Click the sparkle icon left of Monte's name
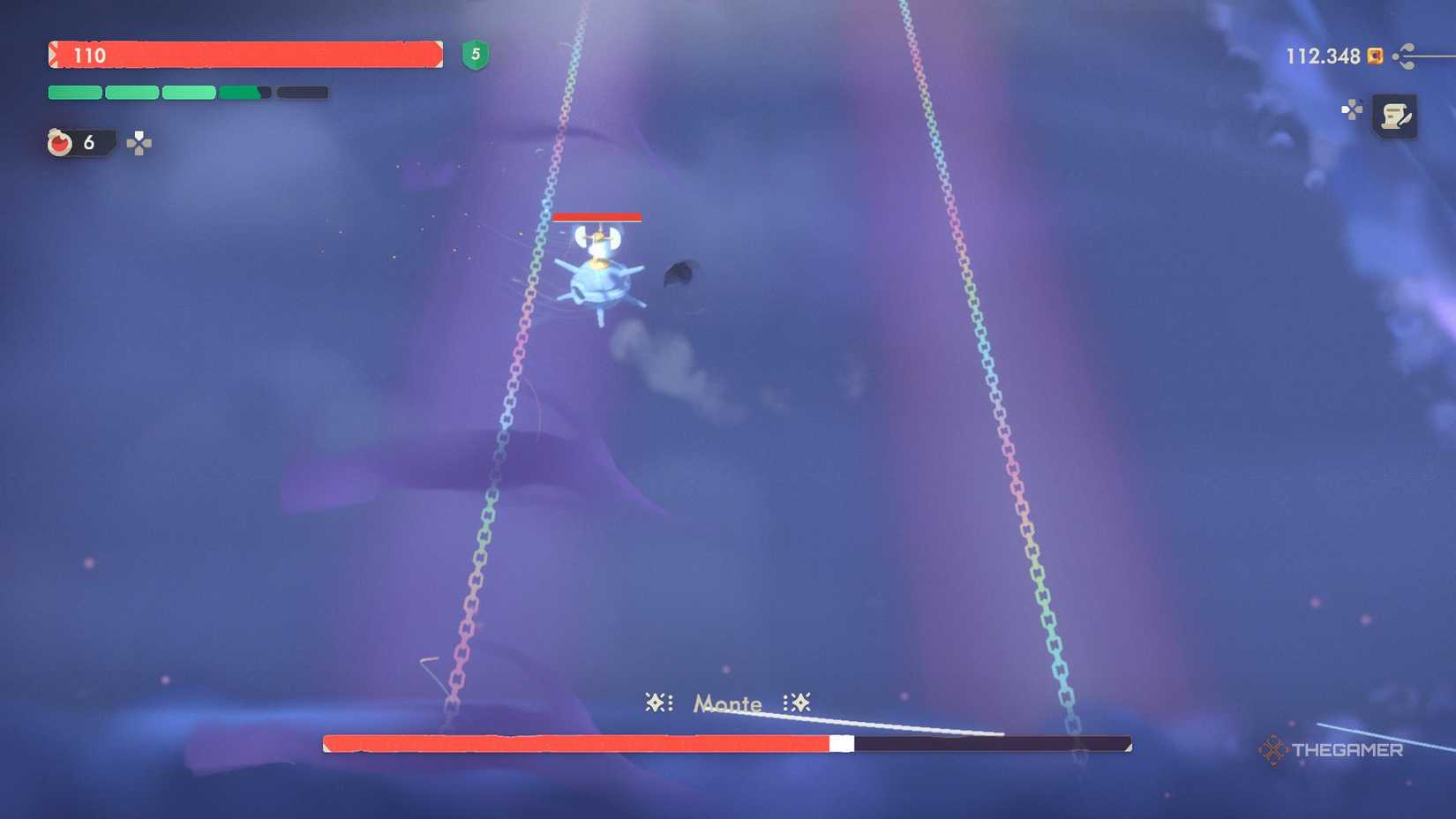This screenshot has height=819, width=1456. pyautogui.click(x=657, y=703)
